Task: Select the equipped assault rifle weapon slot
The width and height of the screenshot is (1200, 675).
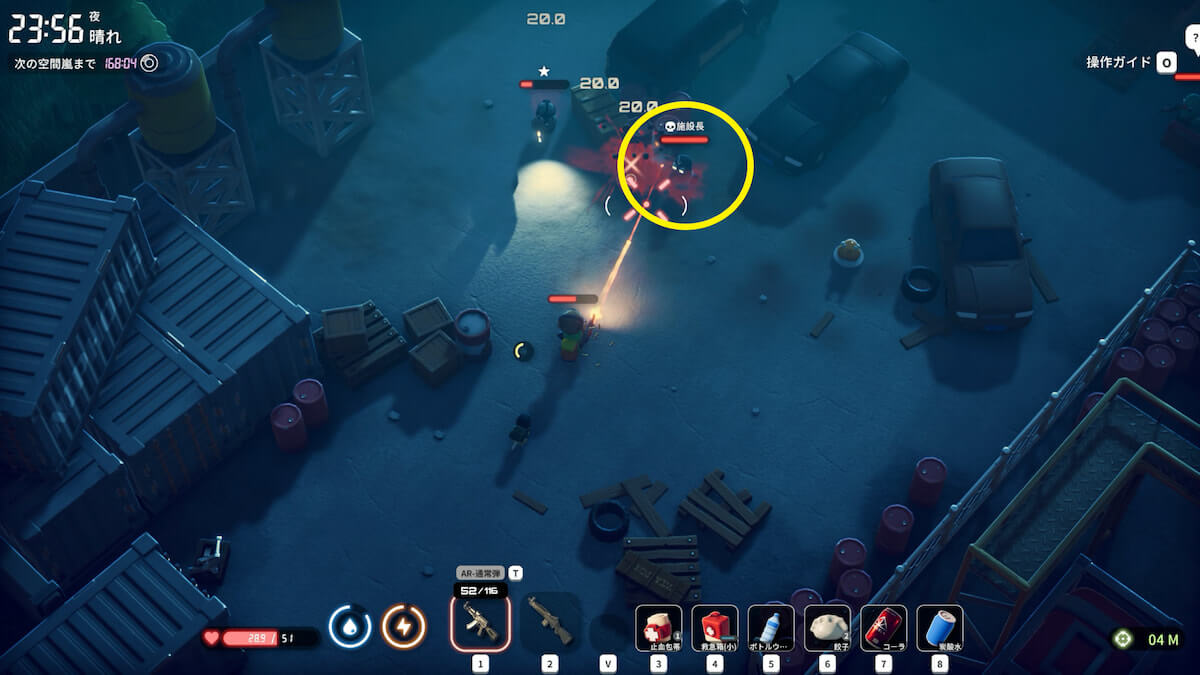Action: (481, 621)
